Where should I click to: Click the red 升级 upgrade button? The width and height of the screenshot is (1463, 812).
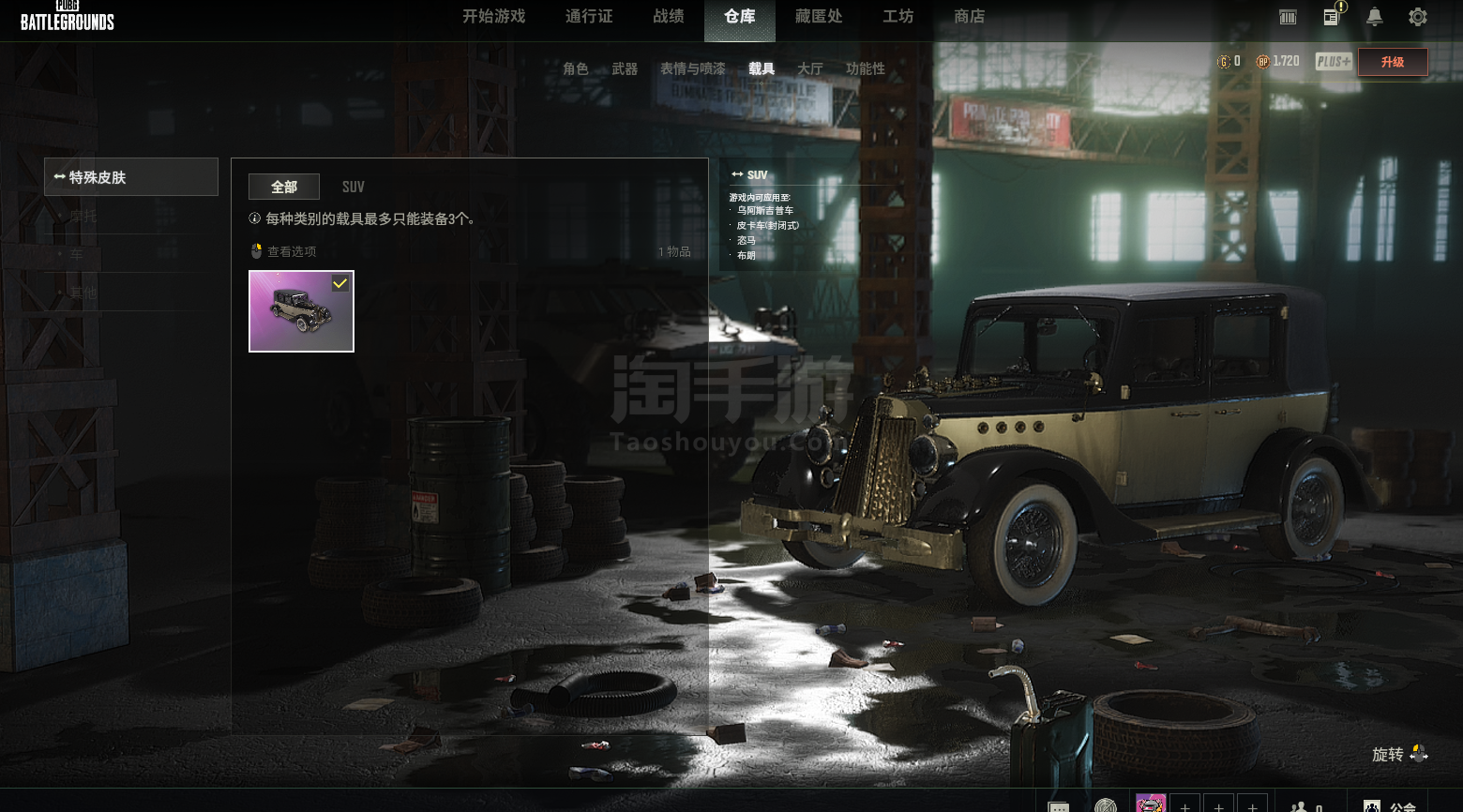point(1393,62)
